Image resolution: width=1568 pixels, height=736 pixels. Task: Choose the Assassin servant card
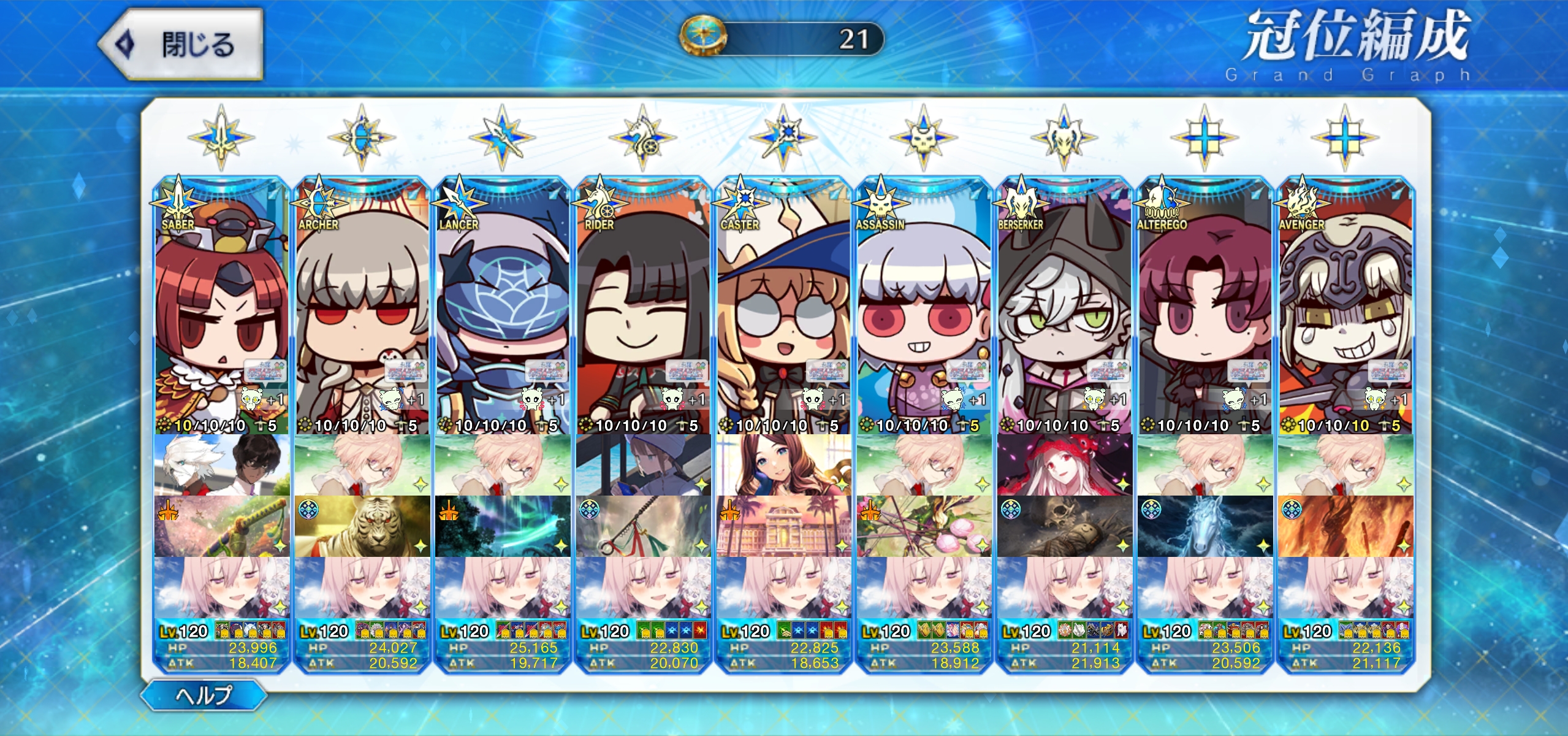[x=924, y=307]
